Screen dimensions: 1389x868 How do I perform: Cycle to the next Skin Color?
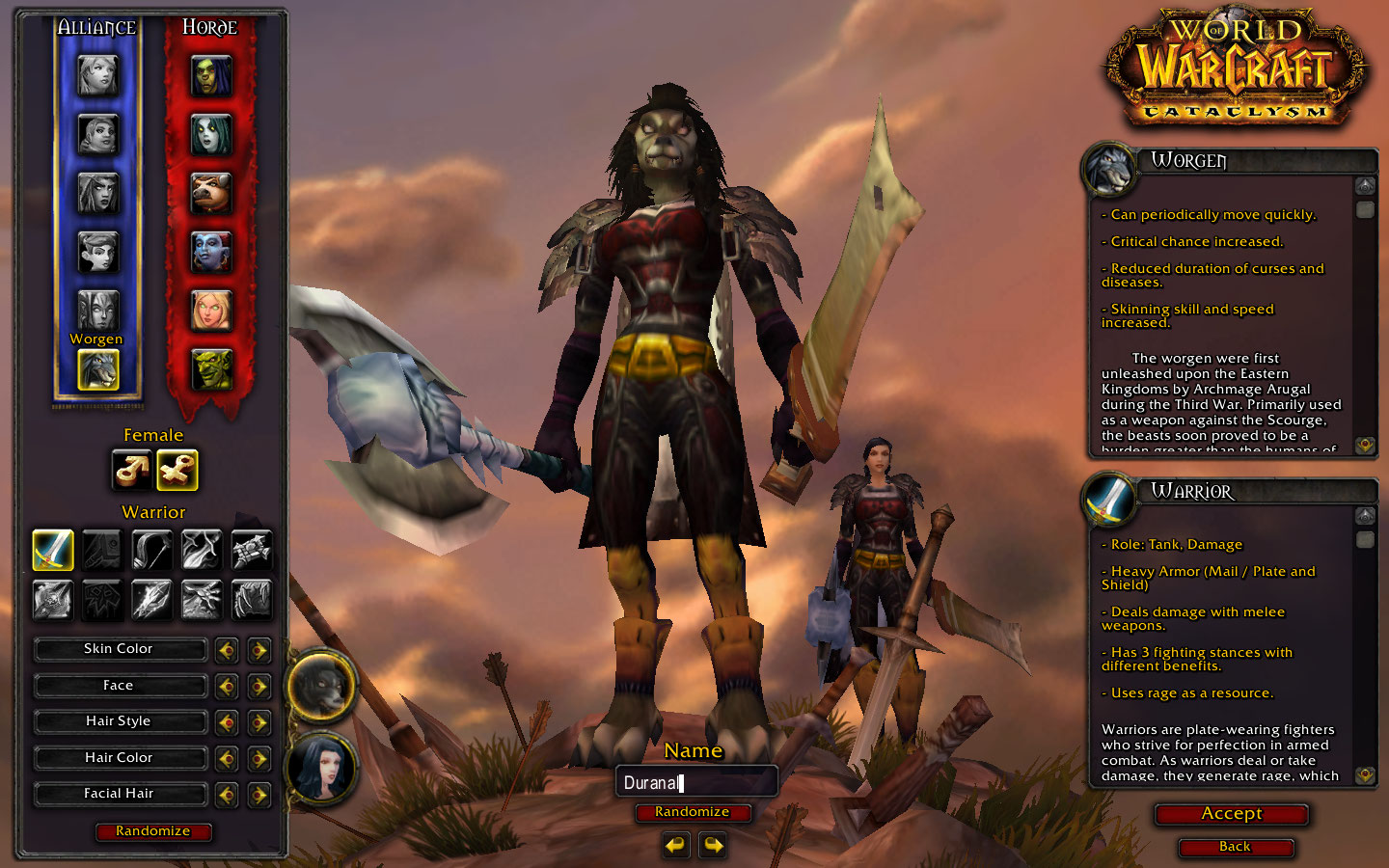(x=259, y=650)
